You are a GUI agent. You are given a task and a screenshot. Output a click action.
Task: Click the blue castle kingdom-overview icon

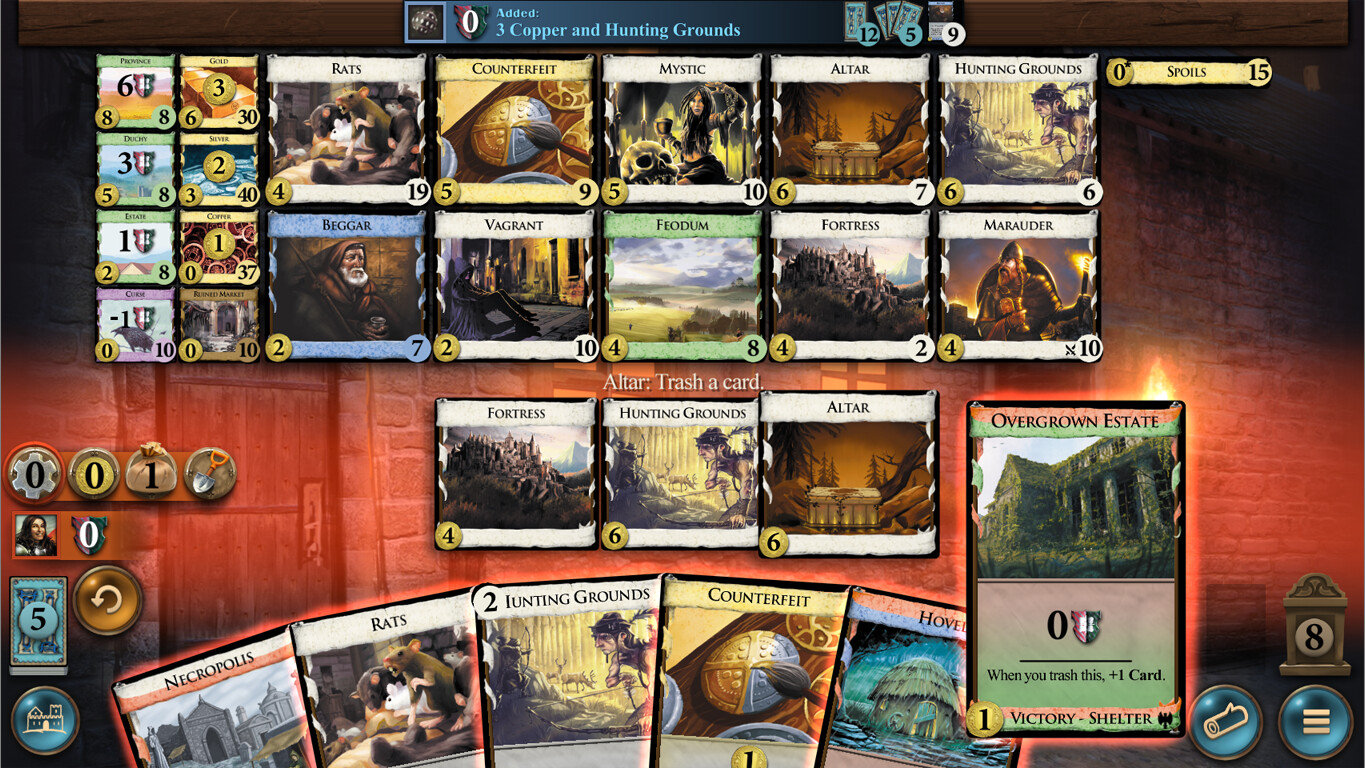tap(48, 721)
